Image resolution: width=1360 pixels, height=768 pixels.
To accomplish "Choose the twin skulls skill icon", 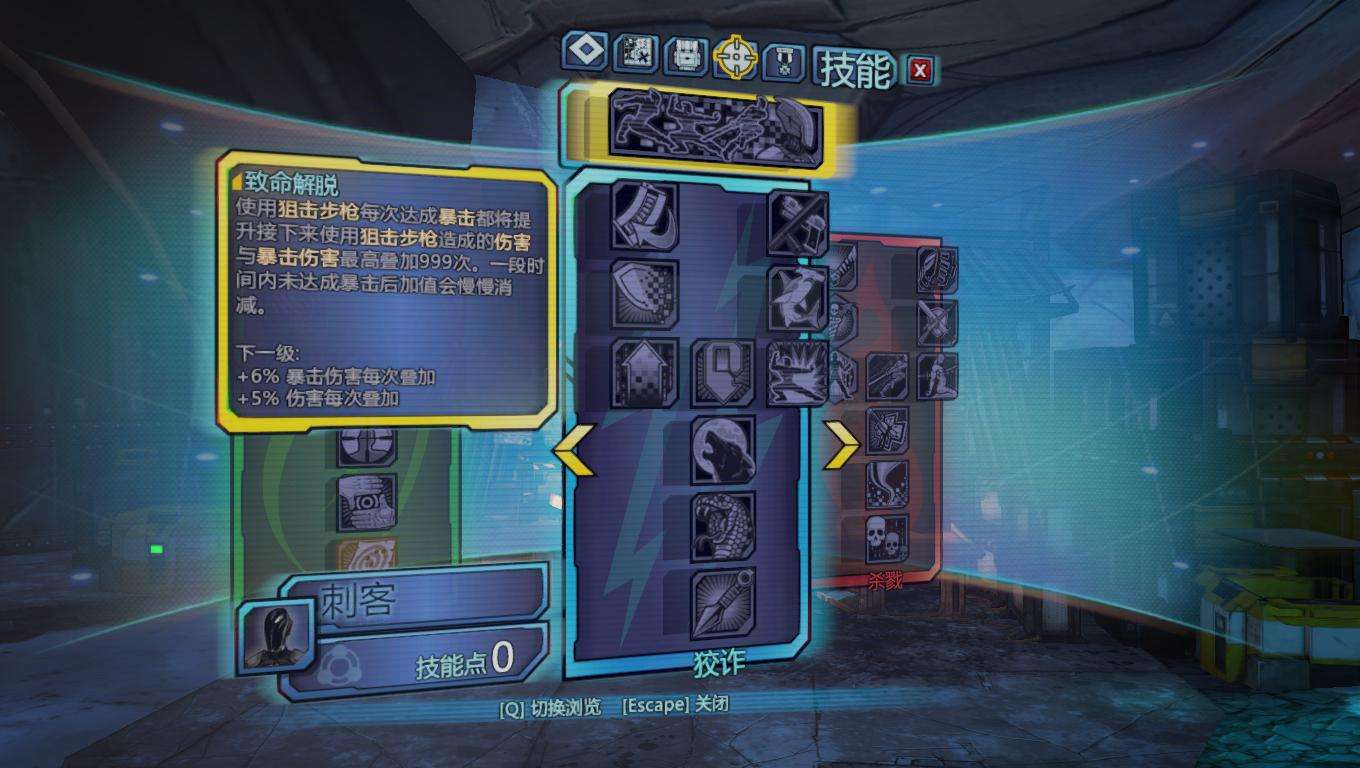I will click(x=886, y=540).
